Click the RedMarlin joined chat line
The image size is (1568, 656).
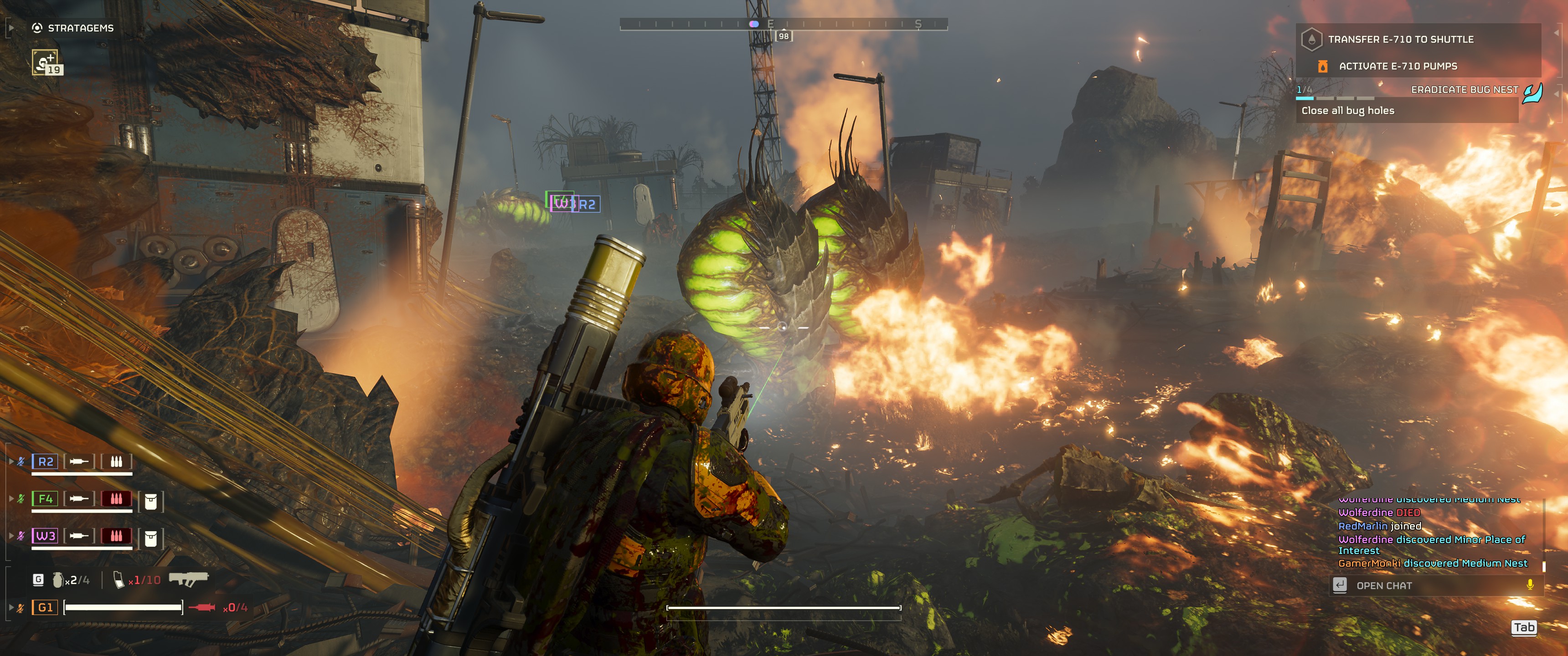pos(1379,526)
